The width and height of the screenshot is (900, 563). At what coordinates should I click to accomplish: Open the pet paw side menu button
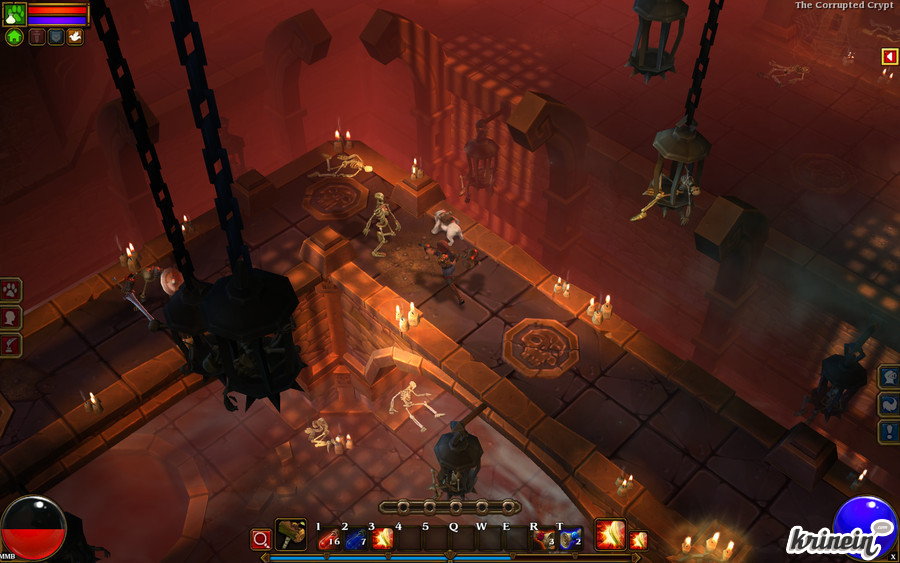(x=11, y=291)
